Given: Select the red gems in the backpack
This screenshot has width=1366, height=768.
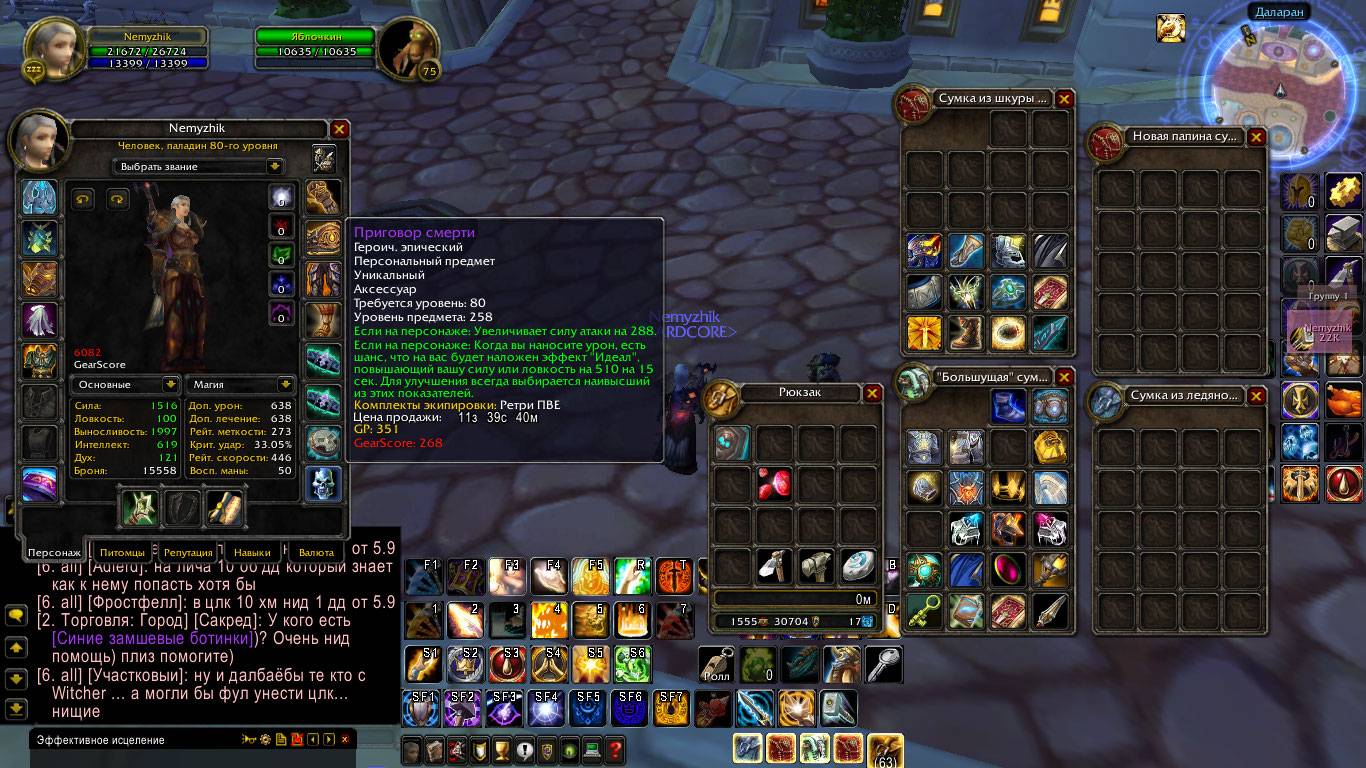Looking at the screenshot, I should point(775,485).
